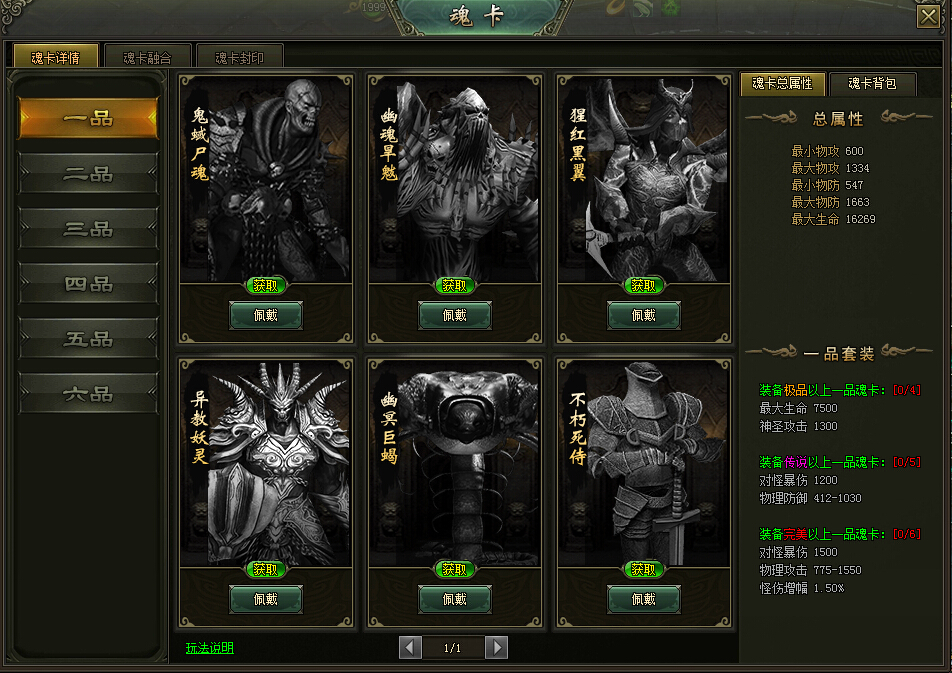
Task: Open the 四品 tier list
Action: [88, 284]
